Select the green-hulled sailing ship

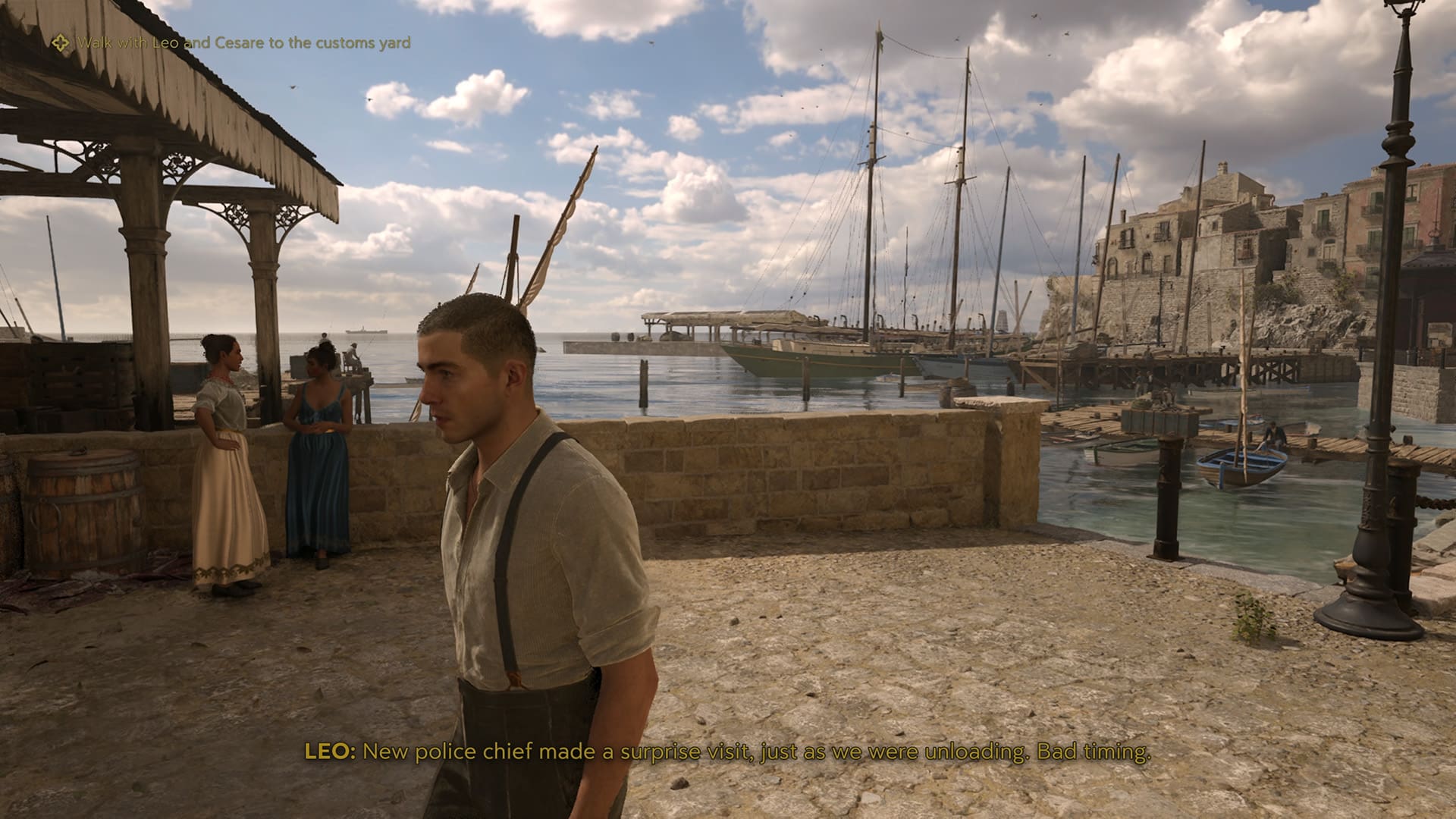tap(796, 356)
